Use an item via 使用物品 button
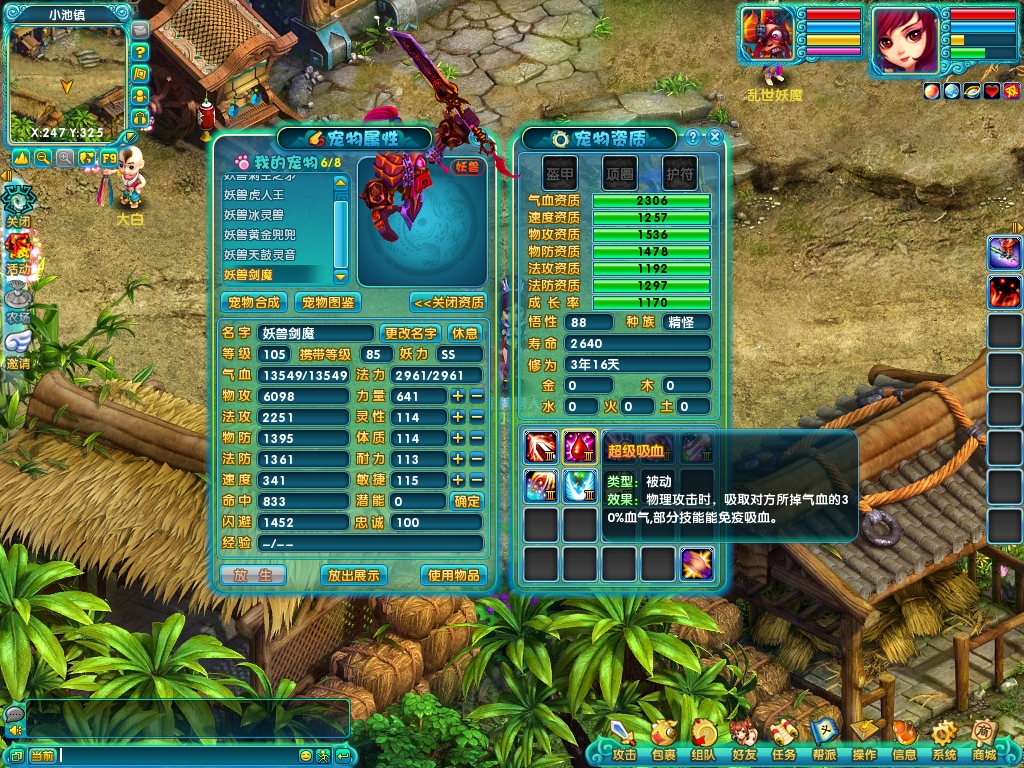 tap(454, 575)
